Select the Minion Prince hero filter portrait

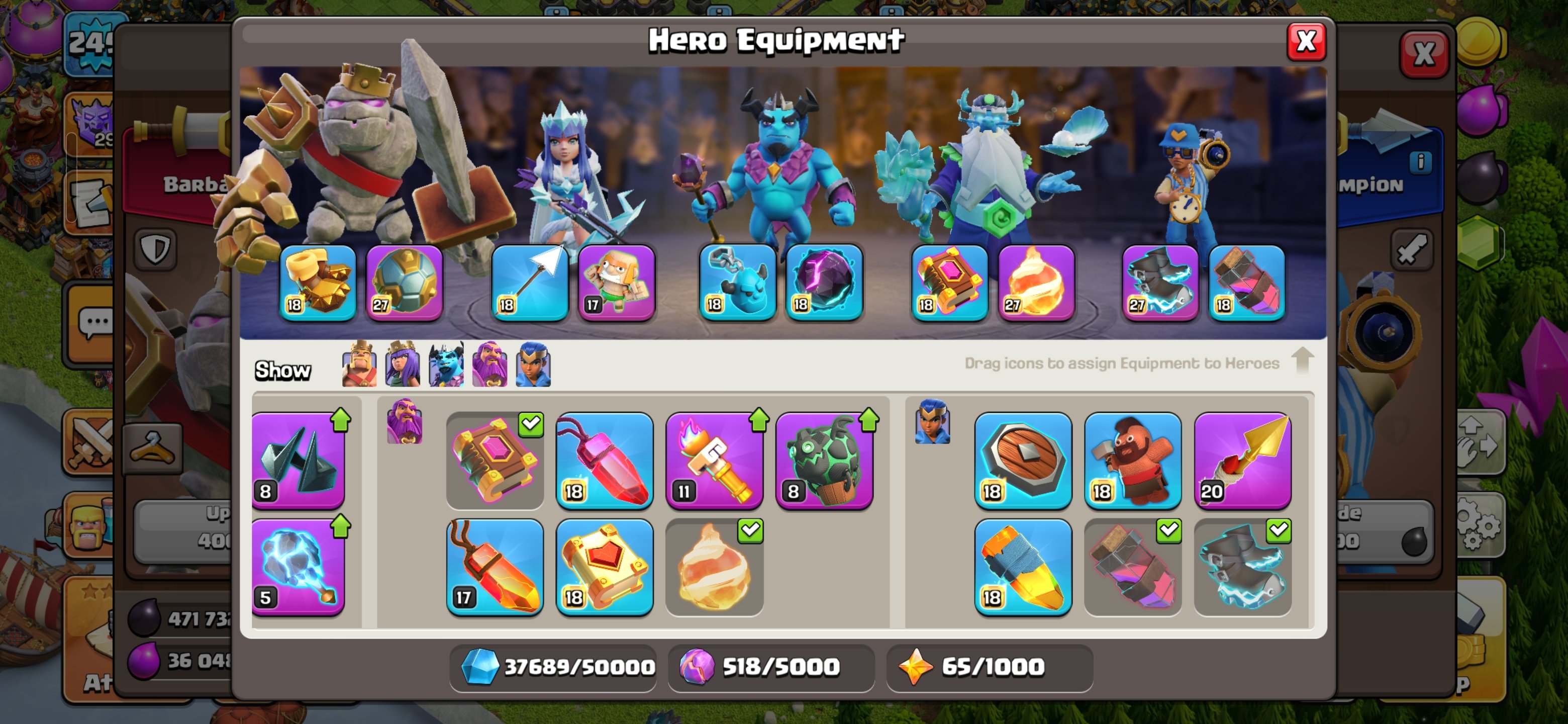[x=446, y=366]
